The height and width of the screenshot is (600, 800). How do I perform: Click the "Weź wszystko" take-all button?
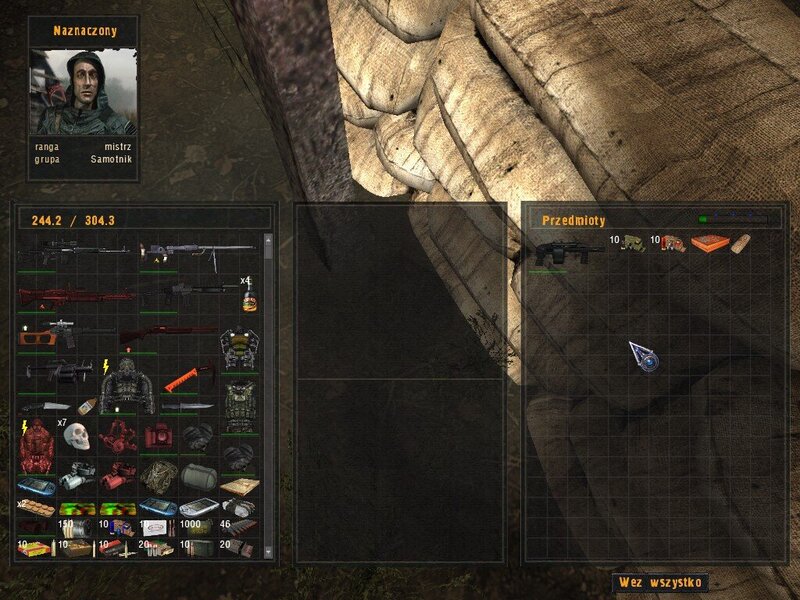click(x=660, y=581)
